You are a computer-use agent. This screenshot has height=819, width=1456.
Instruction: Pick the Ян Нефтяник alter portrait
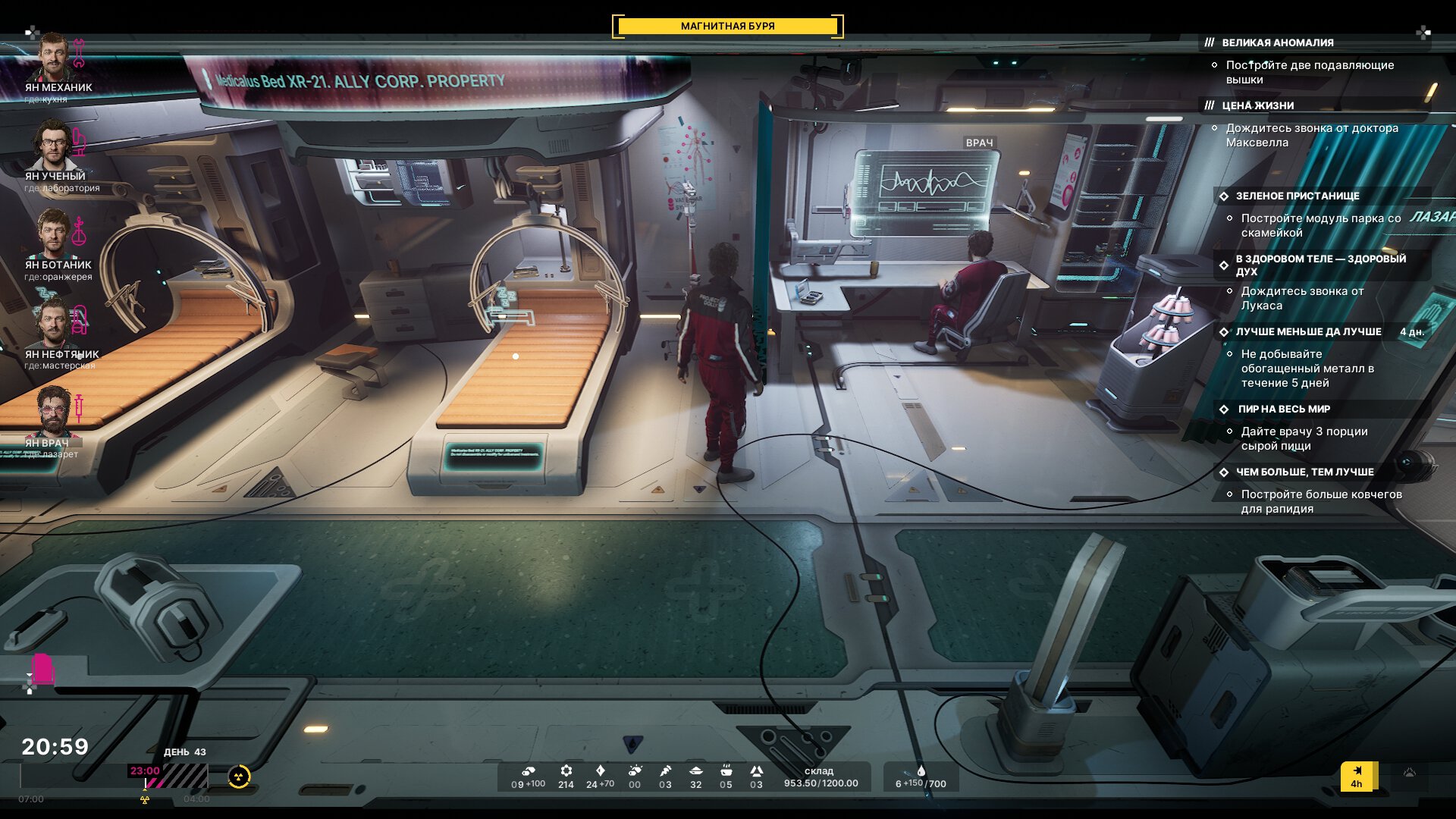click(x=53, y=324)
